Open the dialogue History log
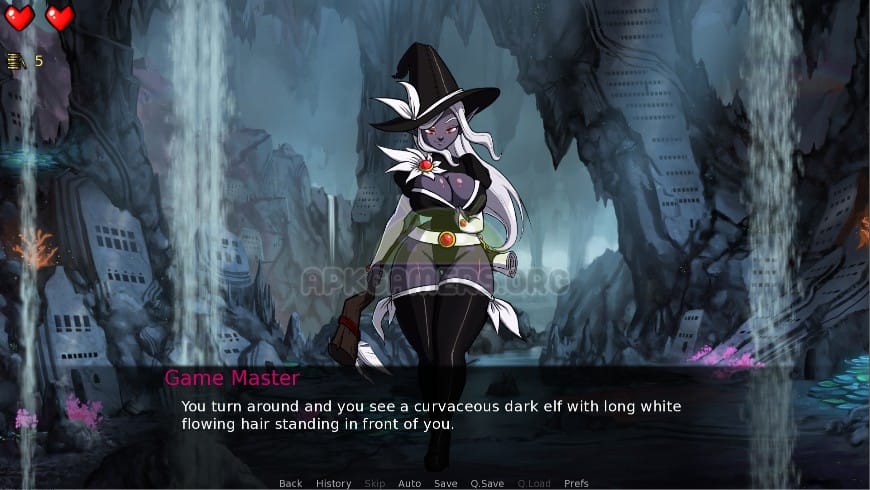The width and height of the screenshot is (870, 490). pyautogui.click(x=333, y=483)
